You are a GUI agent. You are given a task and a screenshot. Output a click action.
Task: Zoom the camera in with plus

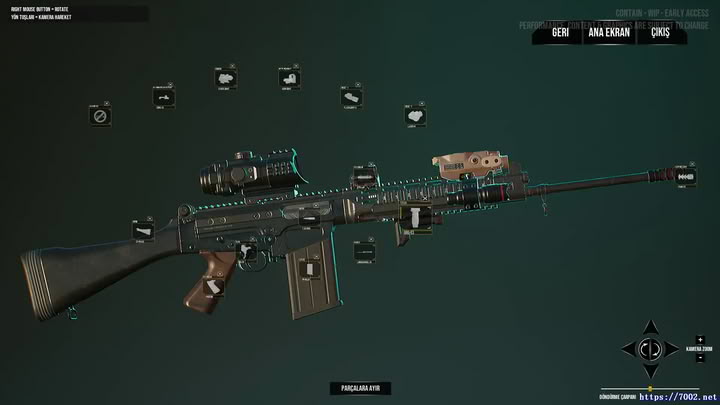[x=700, y=339]
